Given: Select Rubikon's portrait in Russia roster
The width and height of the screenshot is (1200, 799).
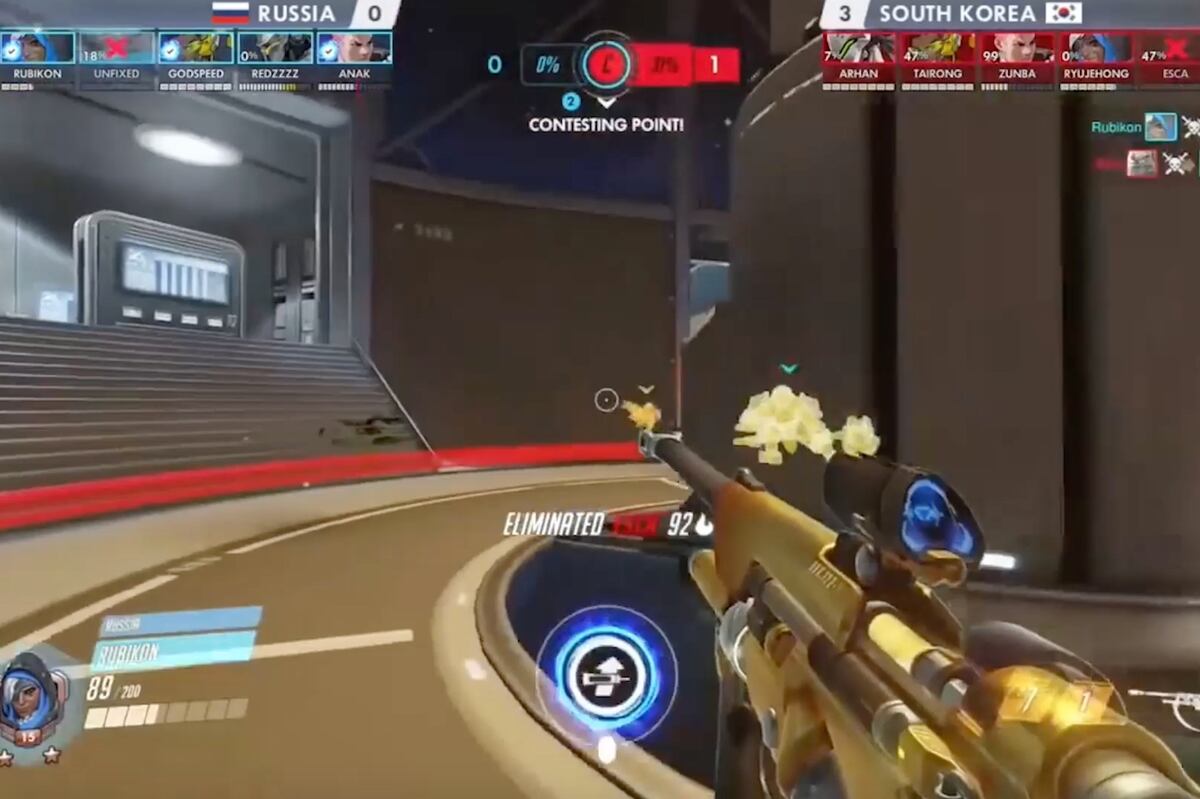Looking at the screenshot, I should 37,48.
